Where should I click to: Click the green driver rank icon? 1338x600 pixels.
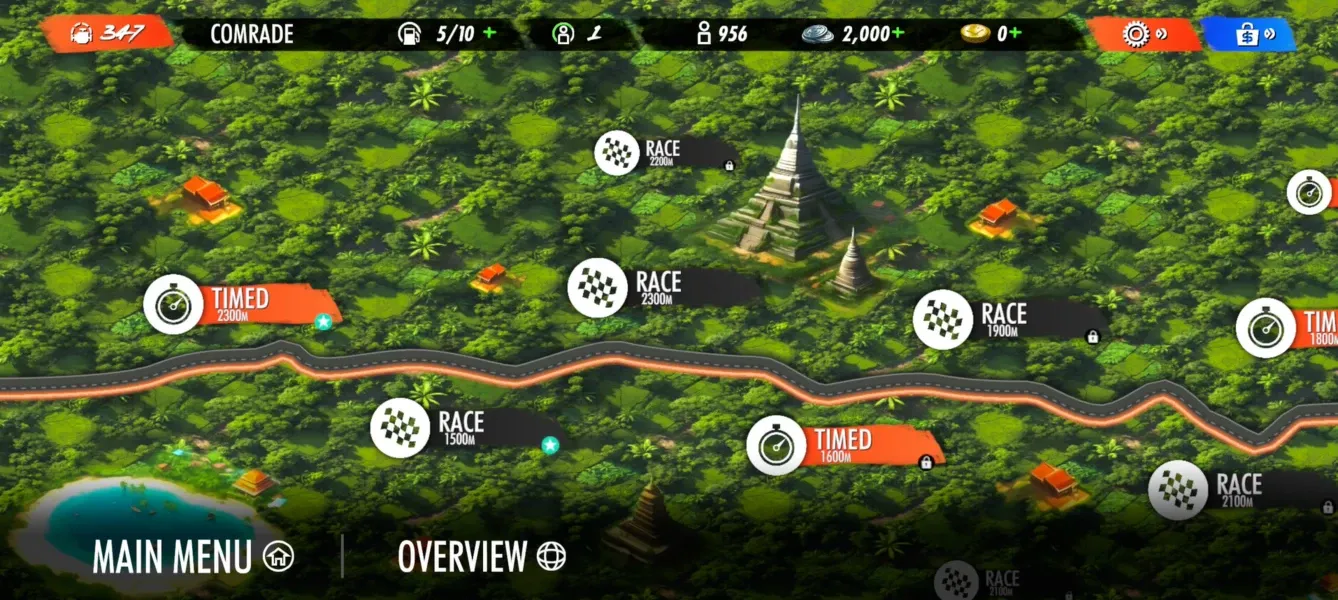click(x=564, y=34)
